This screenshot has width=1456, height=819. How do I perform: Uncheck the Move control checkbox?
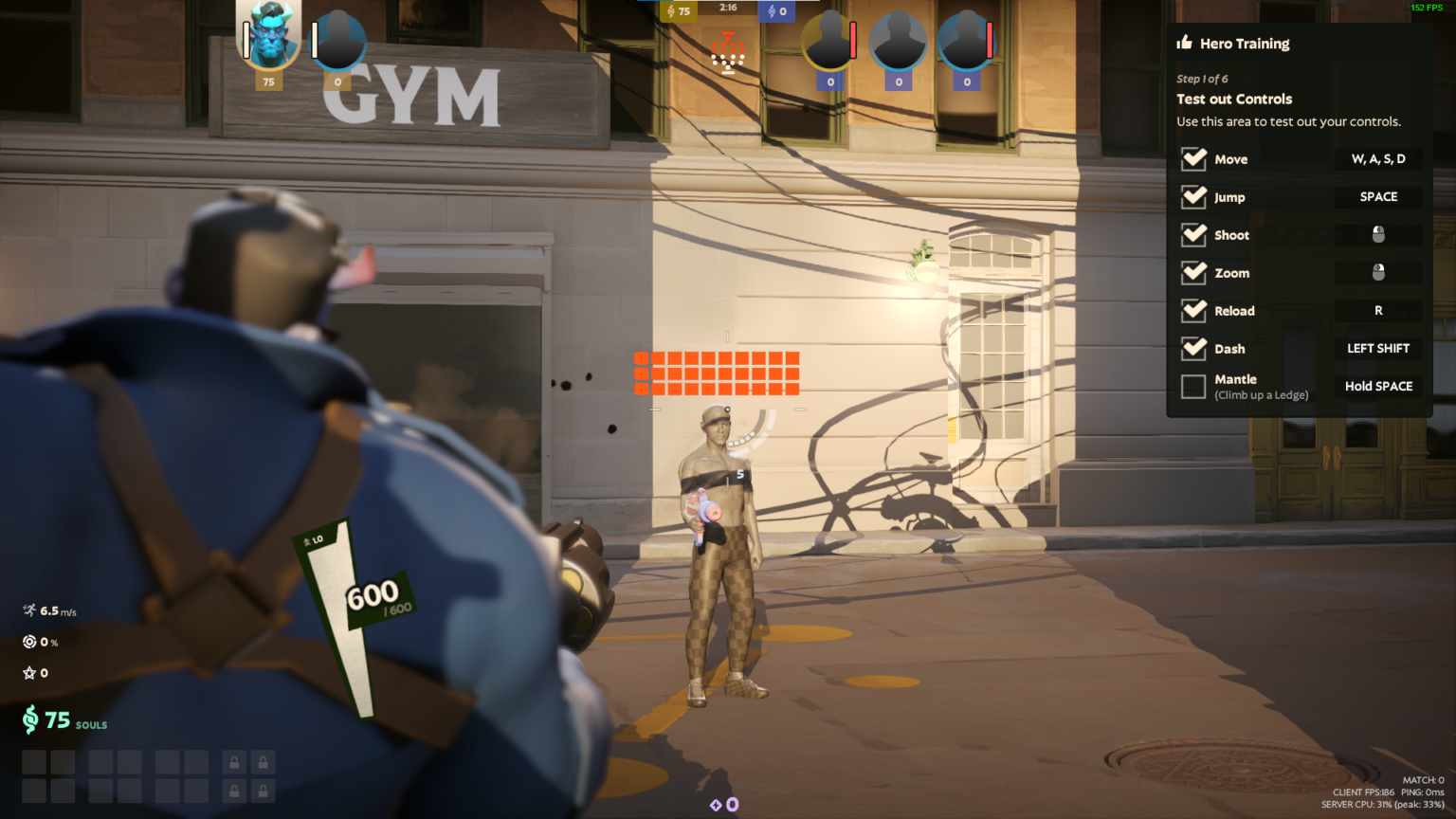pyautogui.click(x=1194, y=159)
